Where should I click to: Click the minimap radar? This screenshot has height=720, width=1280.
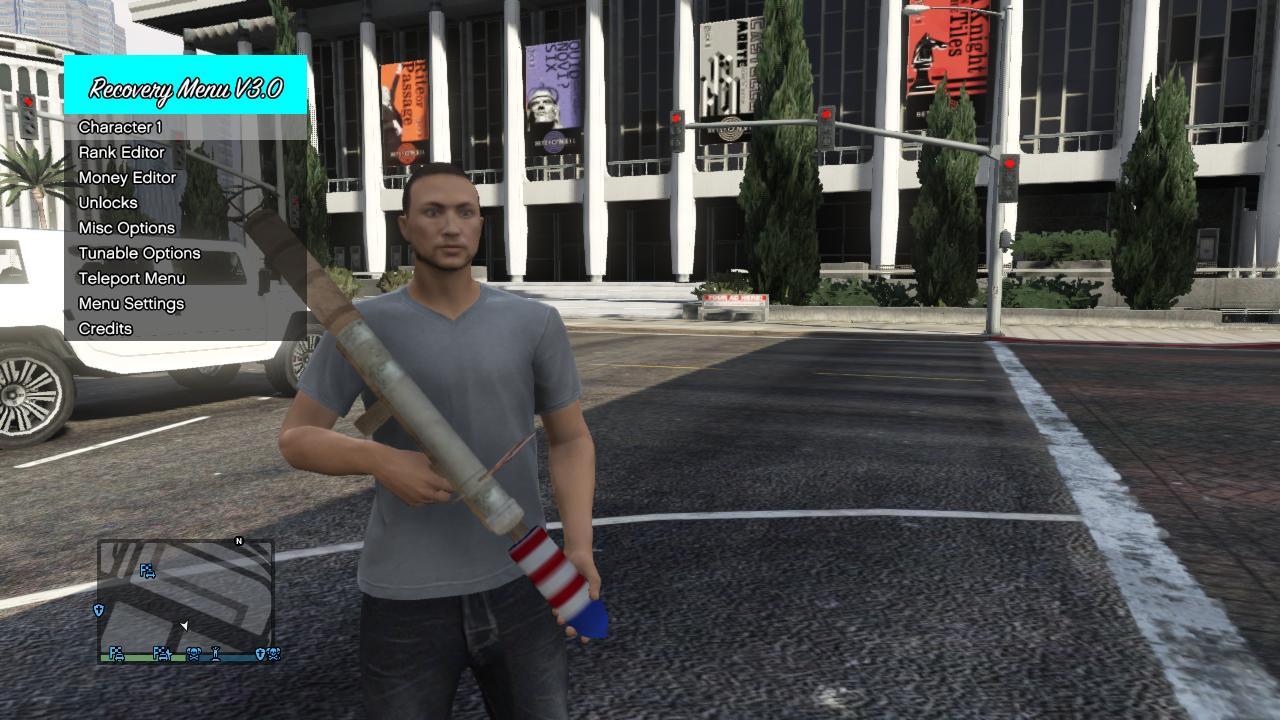[186, 601]
